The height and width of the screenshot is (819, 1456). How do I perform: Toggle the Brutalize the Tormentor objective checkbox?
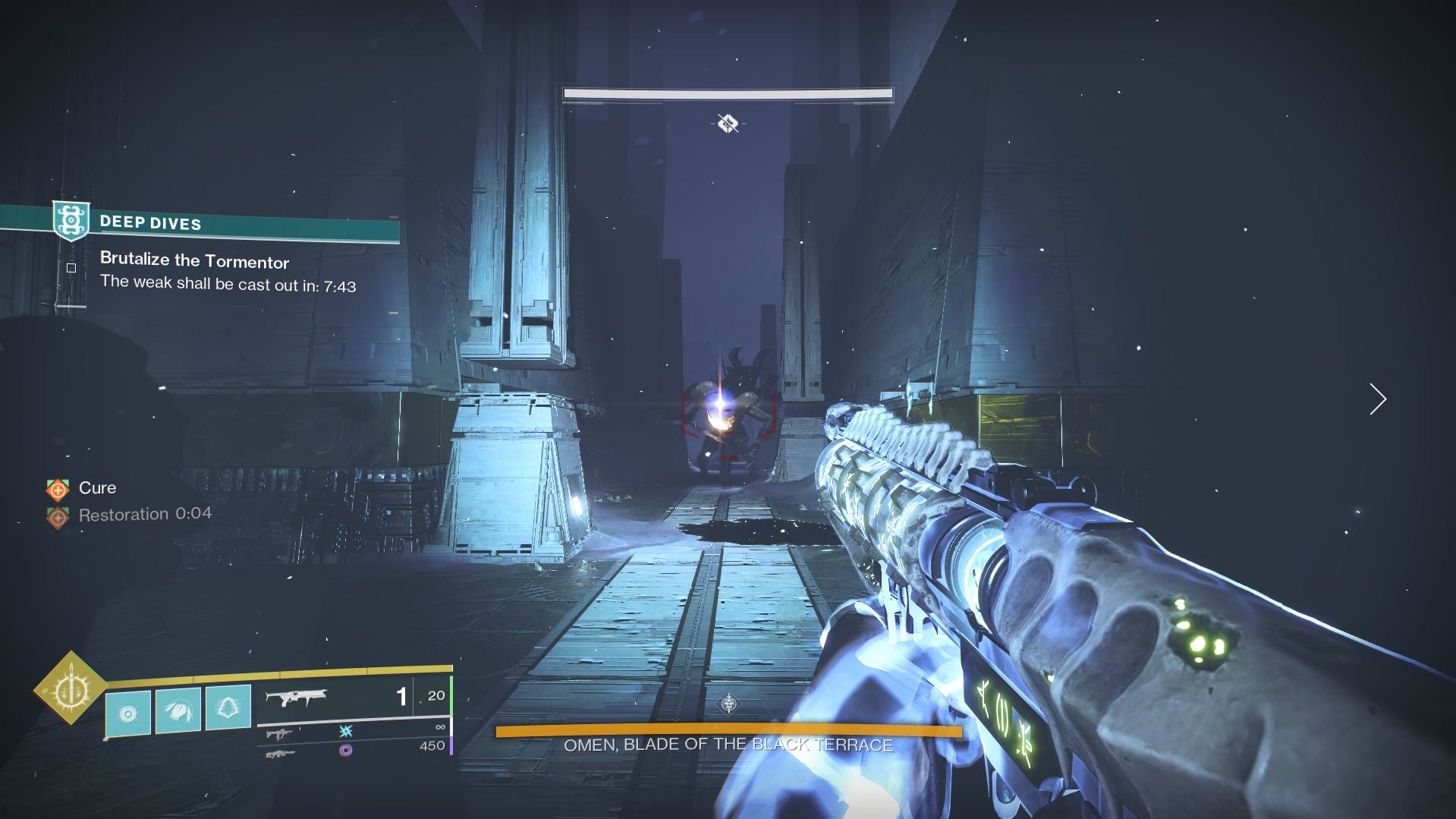point(72,266)
